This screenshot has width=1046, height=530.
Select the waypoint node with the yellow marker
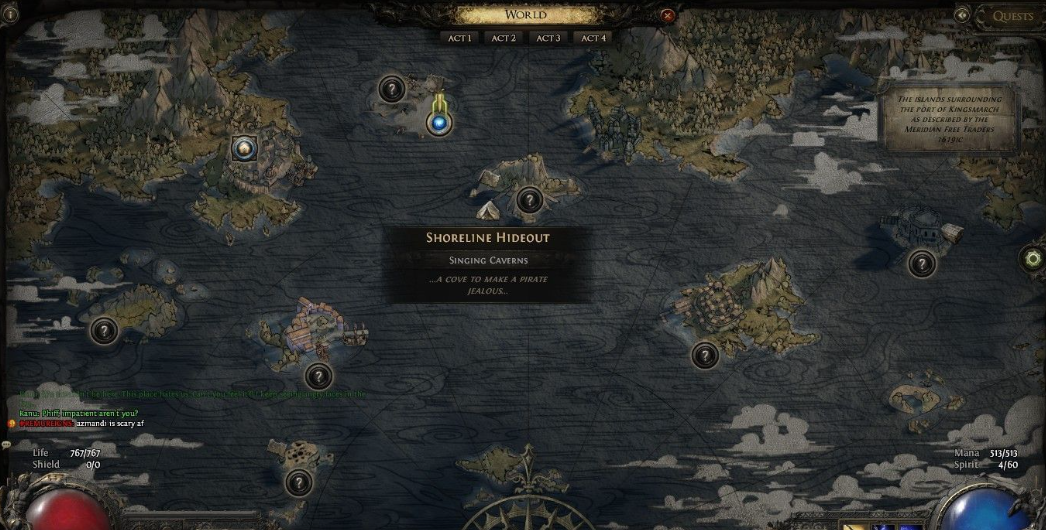pos(438,123)
